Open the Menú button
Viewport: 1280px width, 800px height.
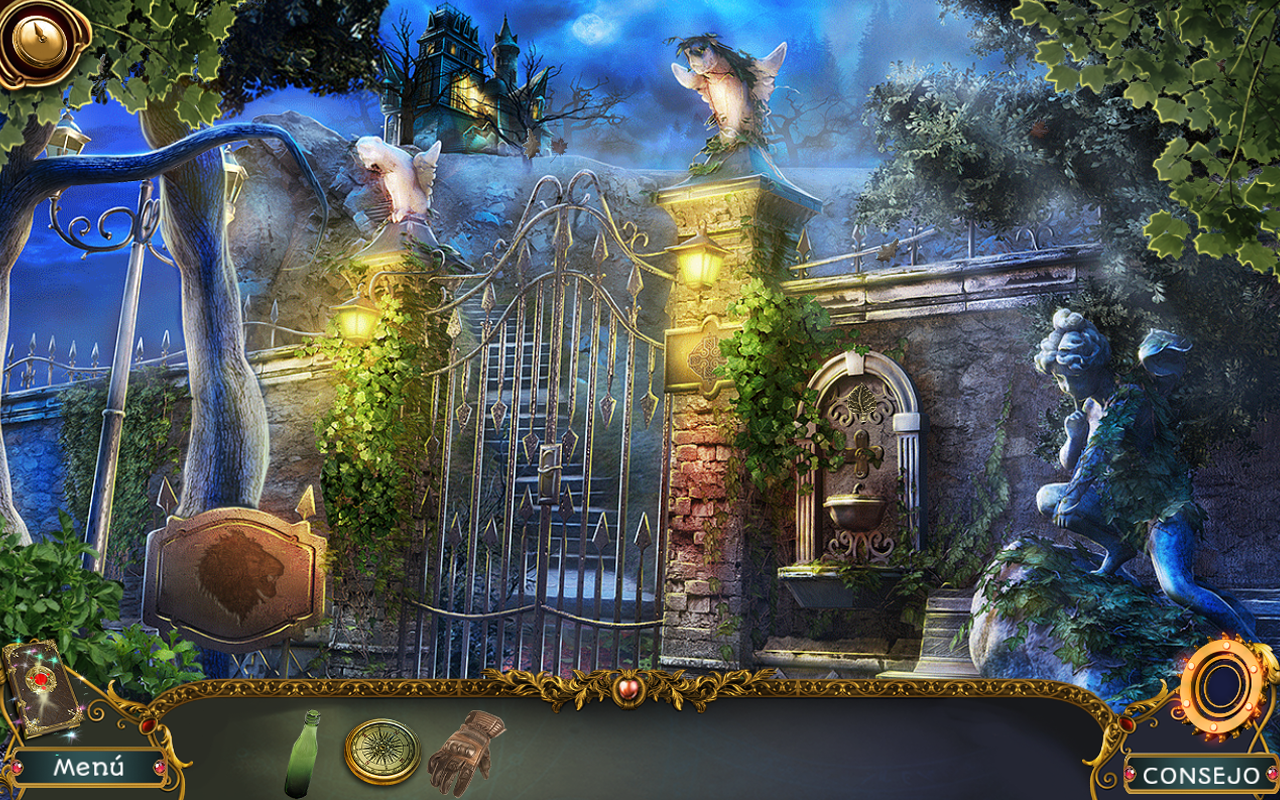click(x=90, y=767)
